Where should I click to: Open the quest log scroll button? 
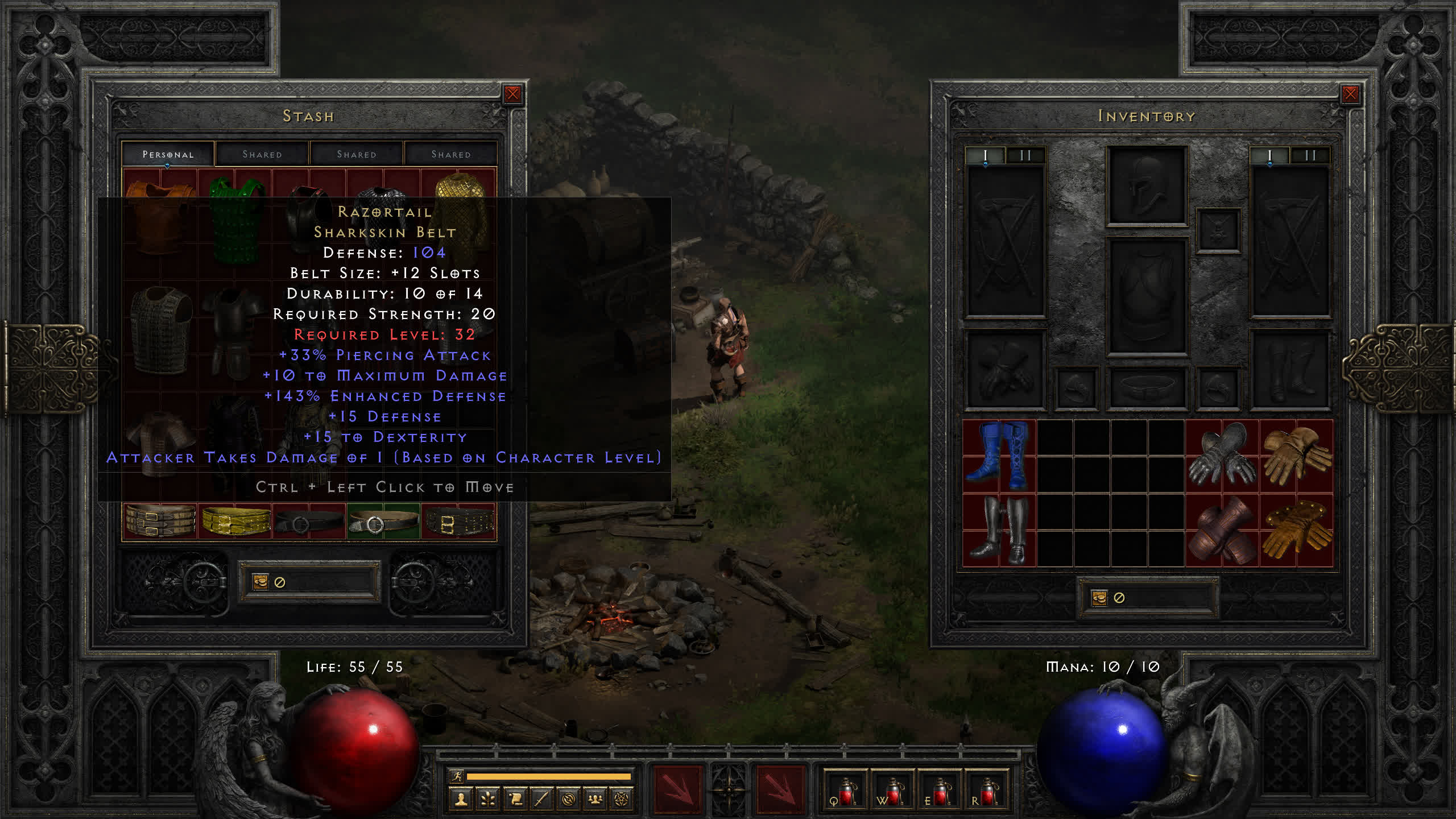[515, 800]
